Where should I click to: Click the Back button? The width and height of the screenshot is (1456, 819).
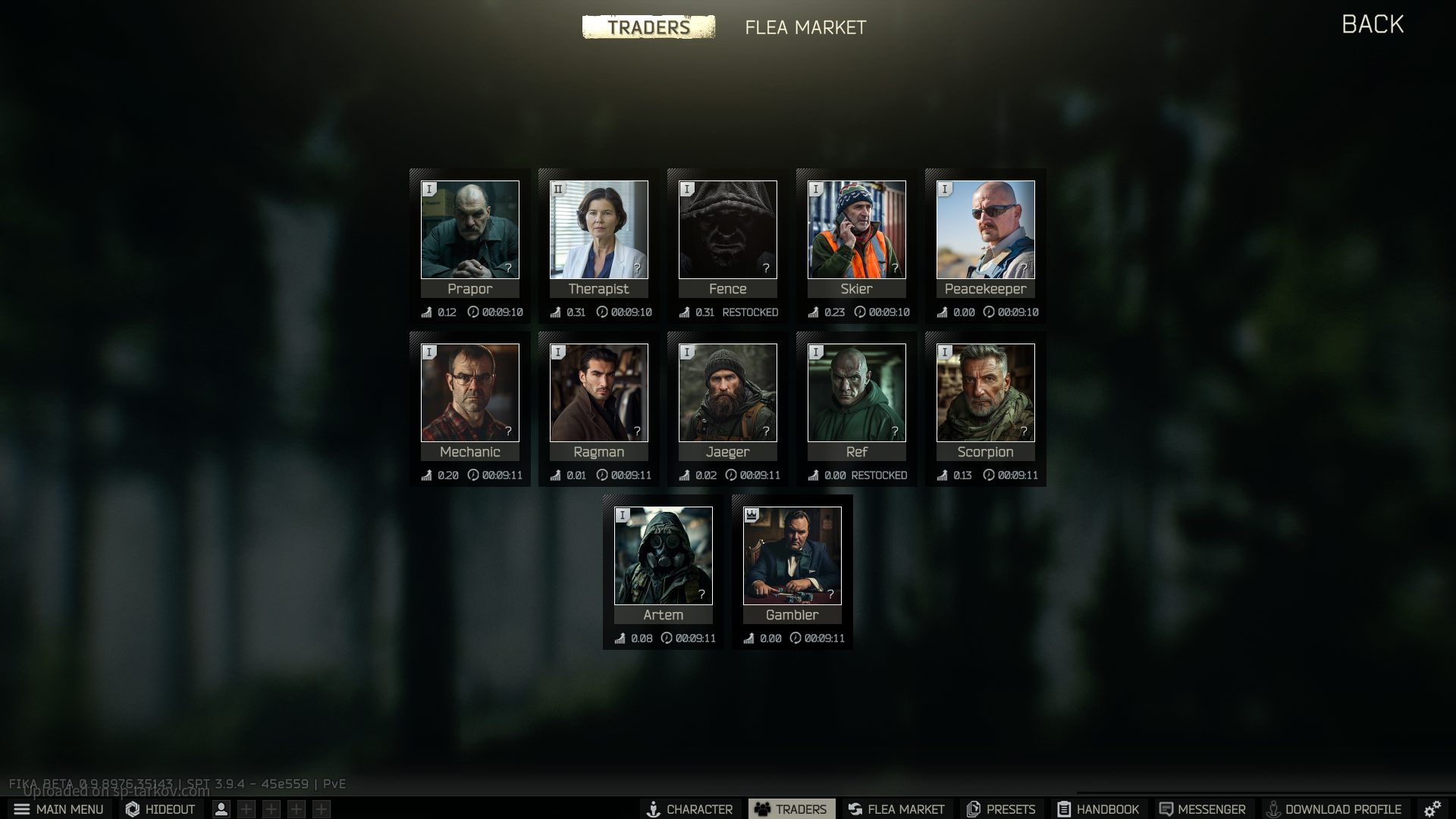[x=1373, y=24]
